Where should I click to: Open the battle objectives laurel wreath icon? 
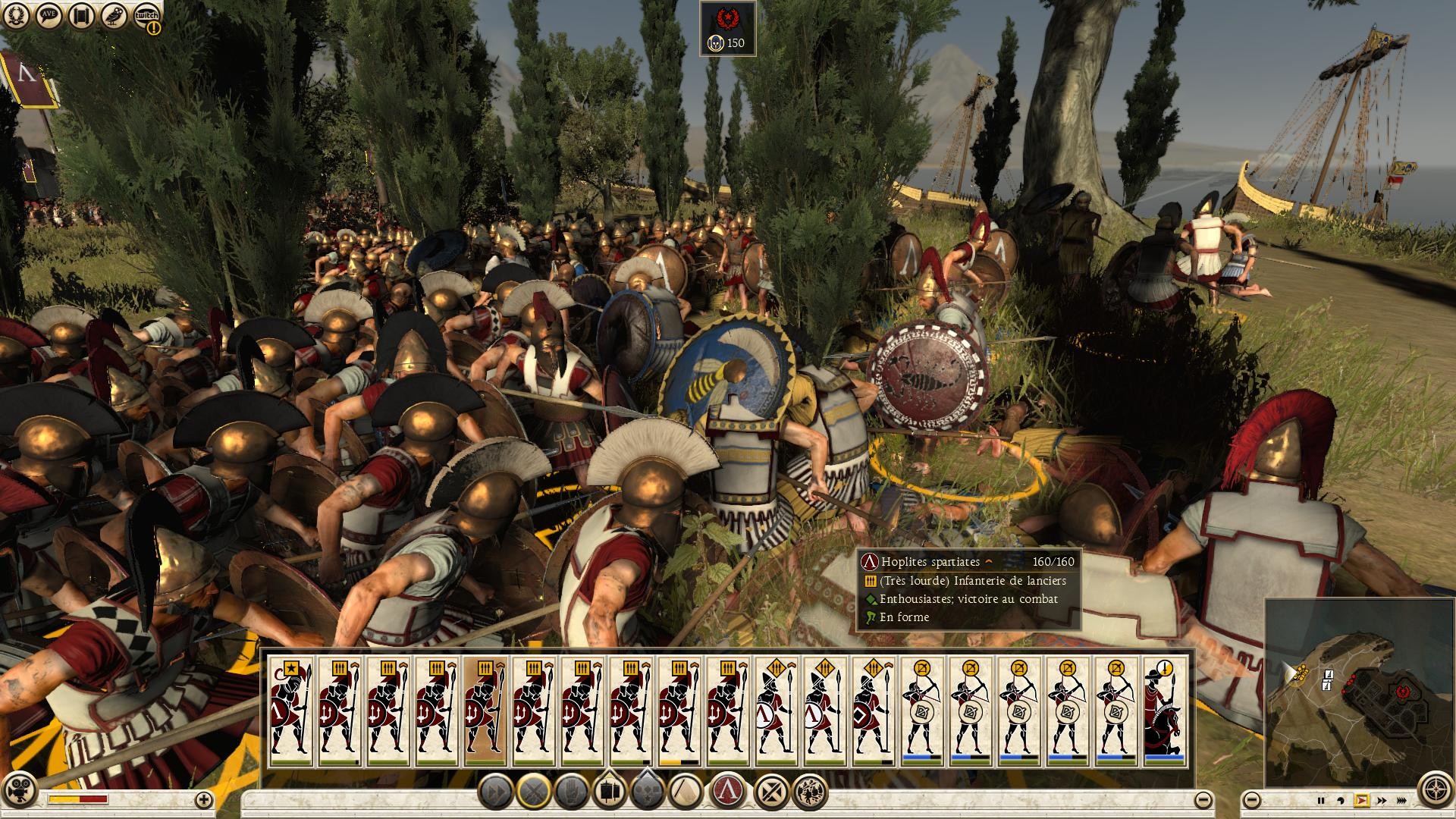17,15
